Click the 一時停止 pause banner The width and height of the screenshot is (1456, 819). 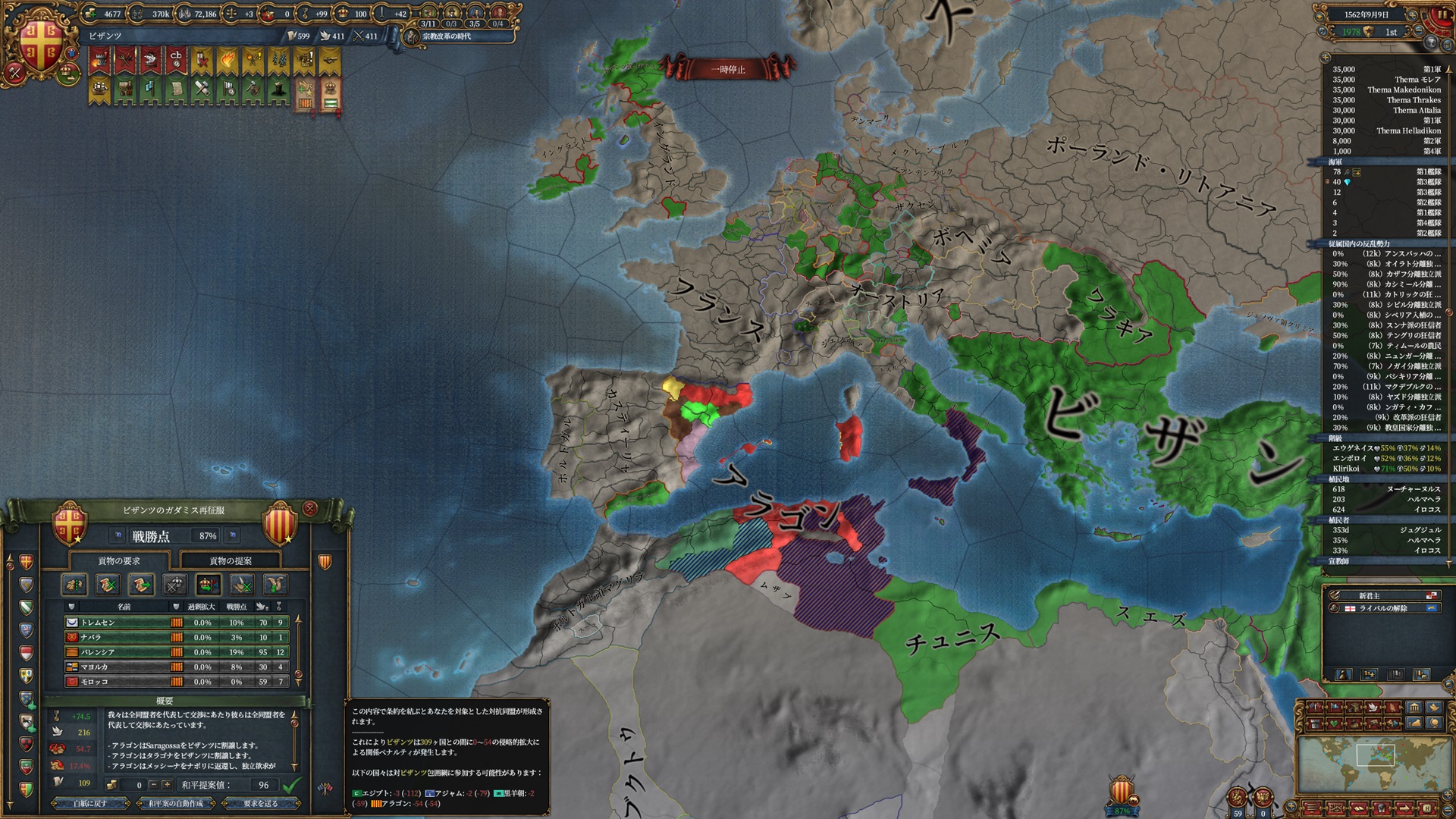click(727, 70)
